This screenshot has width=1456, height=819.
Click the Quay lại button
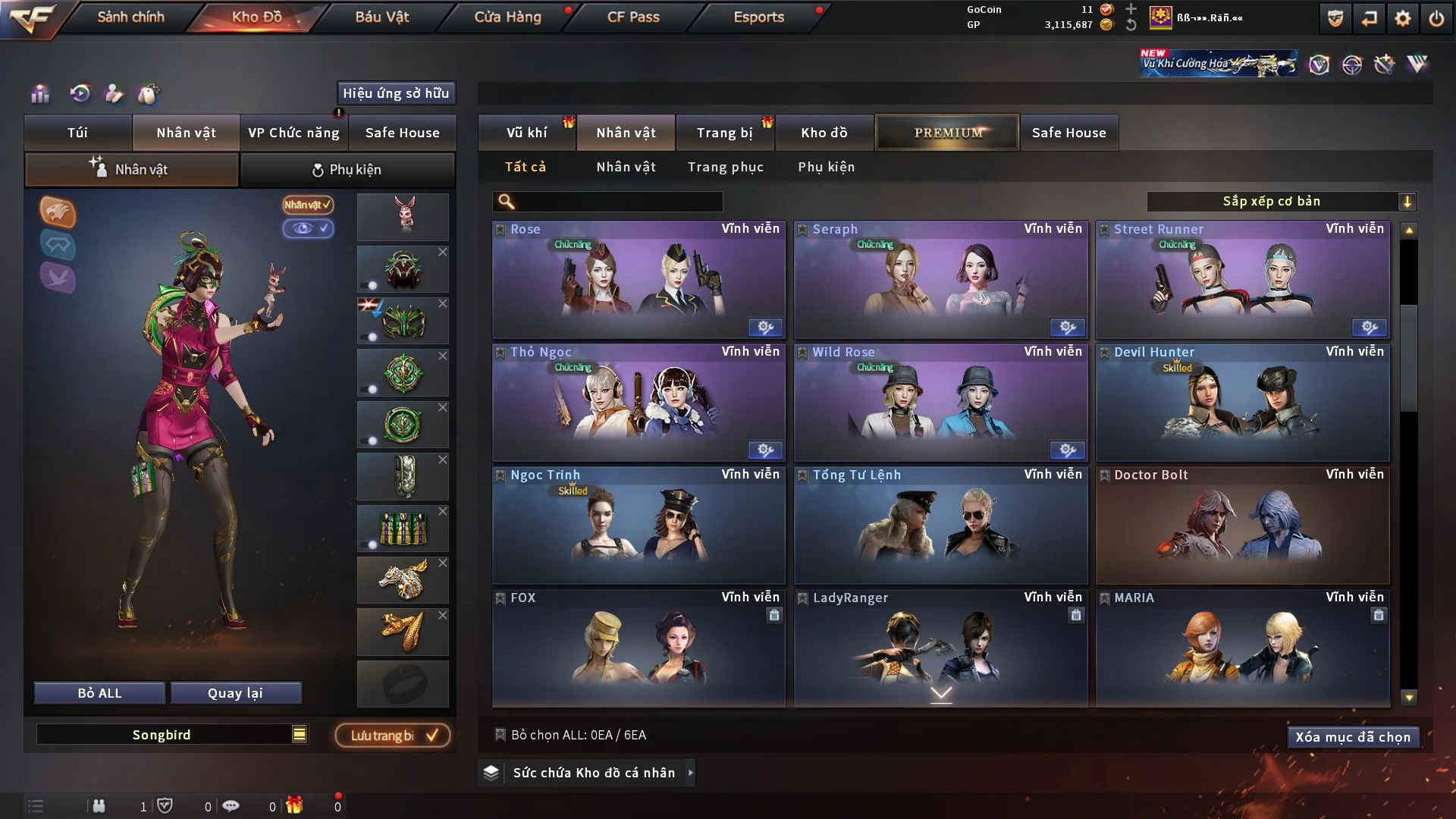[x=235, y=693]
